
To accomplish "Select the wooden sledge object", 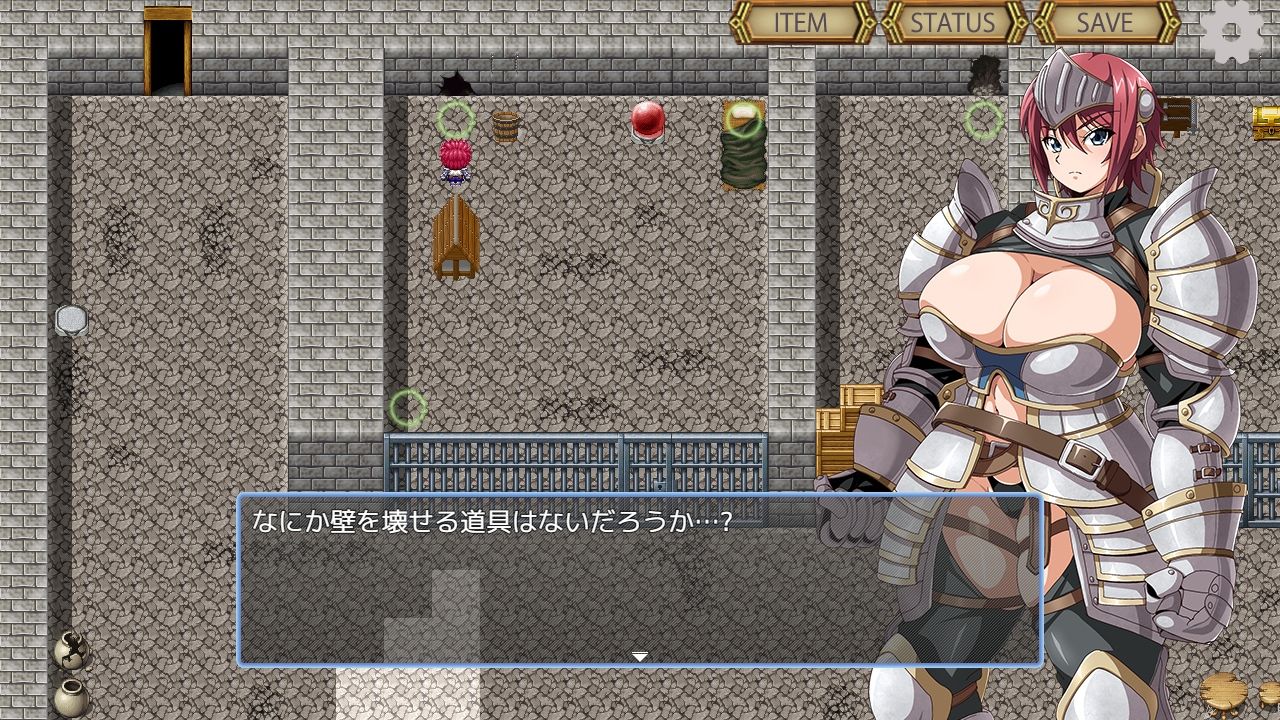I will pyautogui.click(x=455, y=240).
